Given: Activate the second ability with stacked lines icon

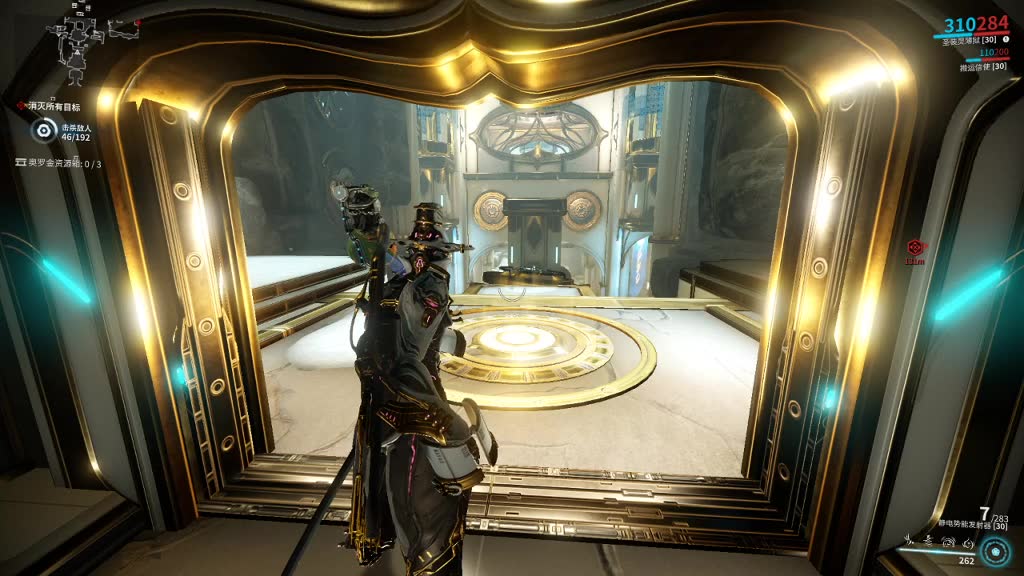Looking at the screenshot, I should click(x=926, y=541).
